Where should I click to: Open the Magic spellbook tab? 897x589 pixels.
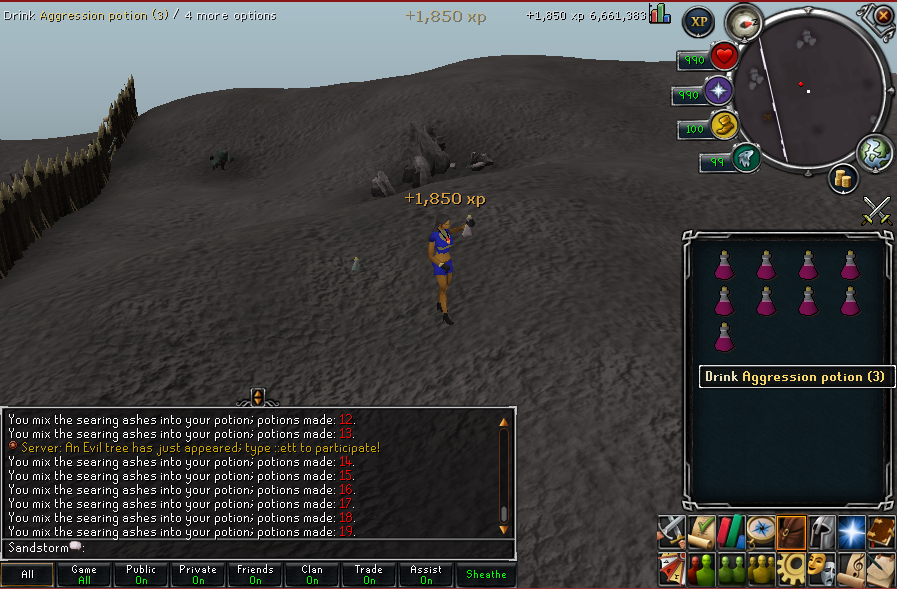[882, 531]
